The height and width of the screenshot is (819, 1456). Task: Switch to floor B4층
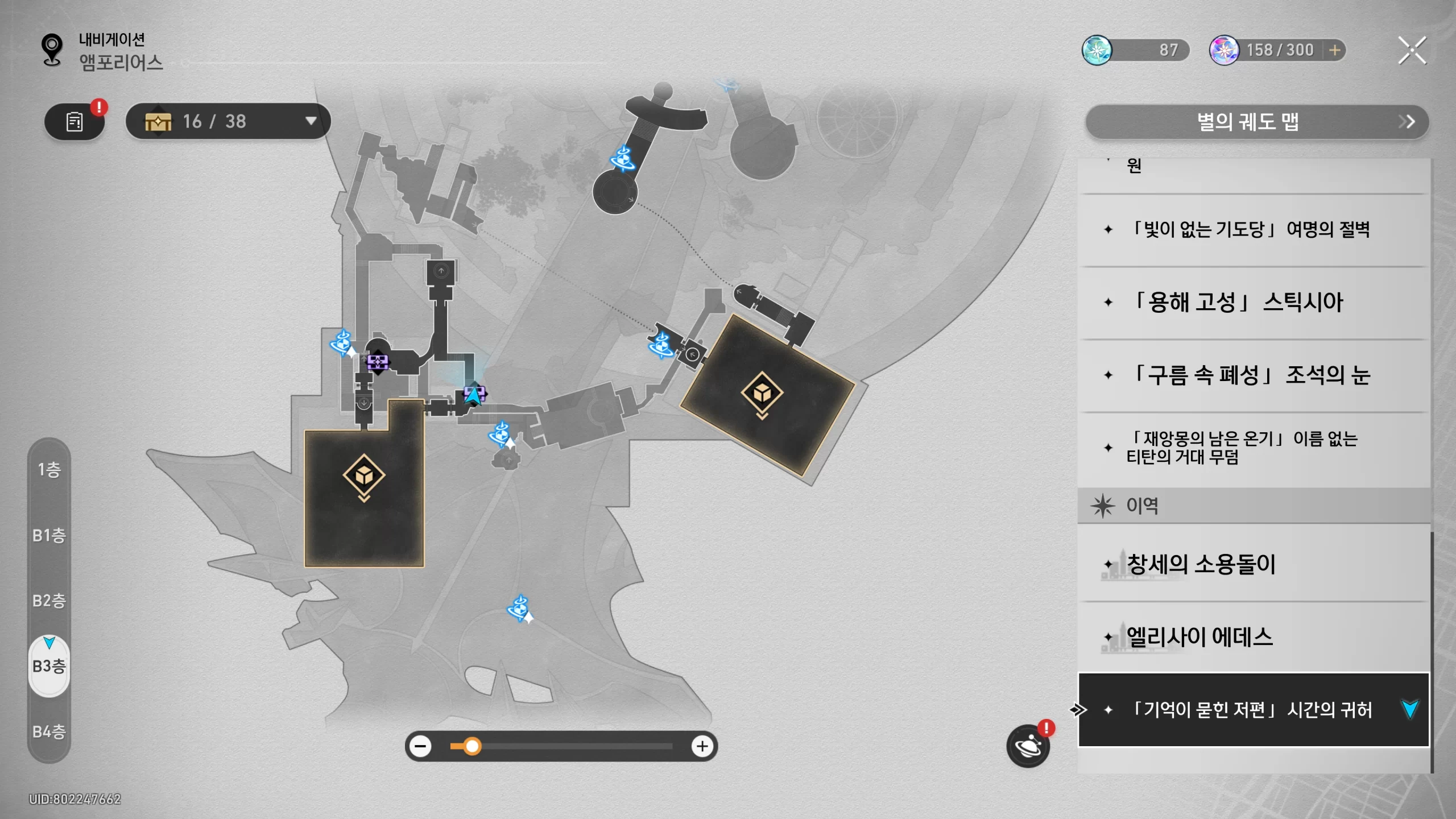[x=49, y=731]
